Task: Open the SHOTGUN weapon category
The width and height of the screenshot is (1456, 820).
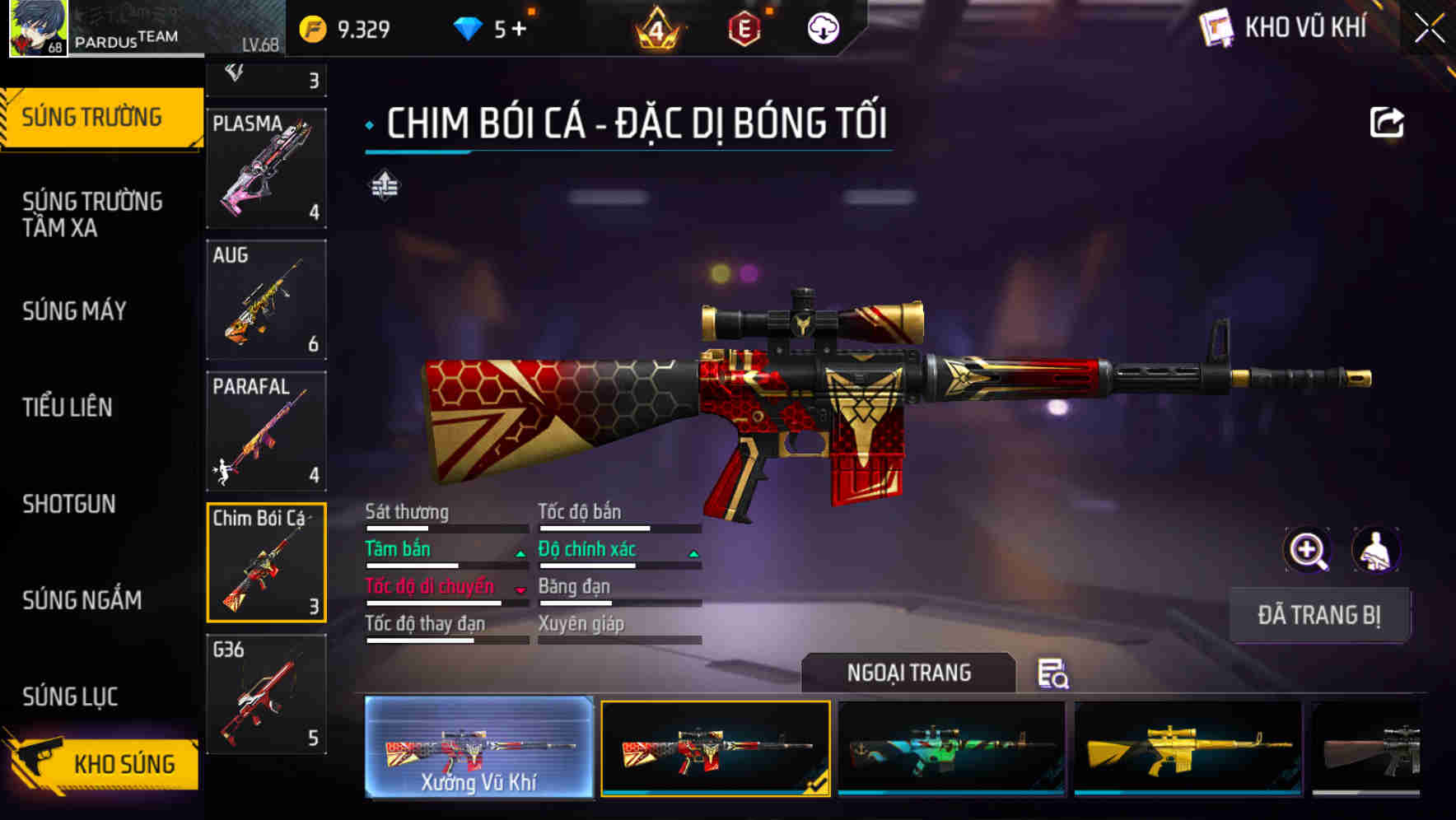Action: point(68,504)
